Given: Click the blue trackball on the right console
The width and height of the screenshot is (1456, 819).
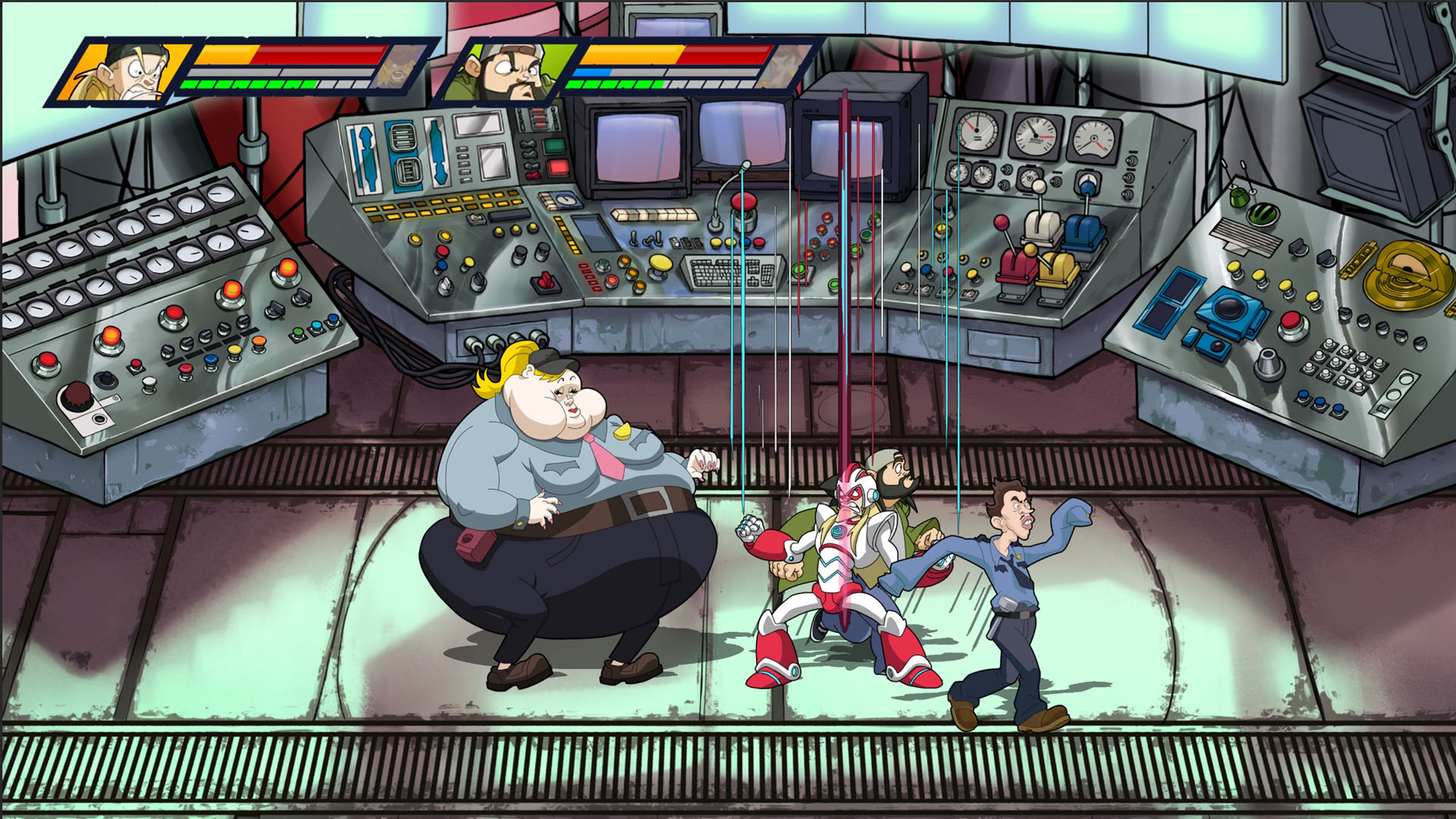Looking at the screenshot, I should pos(1230,307).
